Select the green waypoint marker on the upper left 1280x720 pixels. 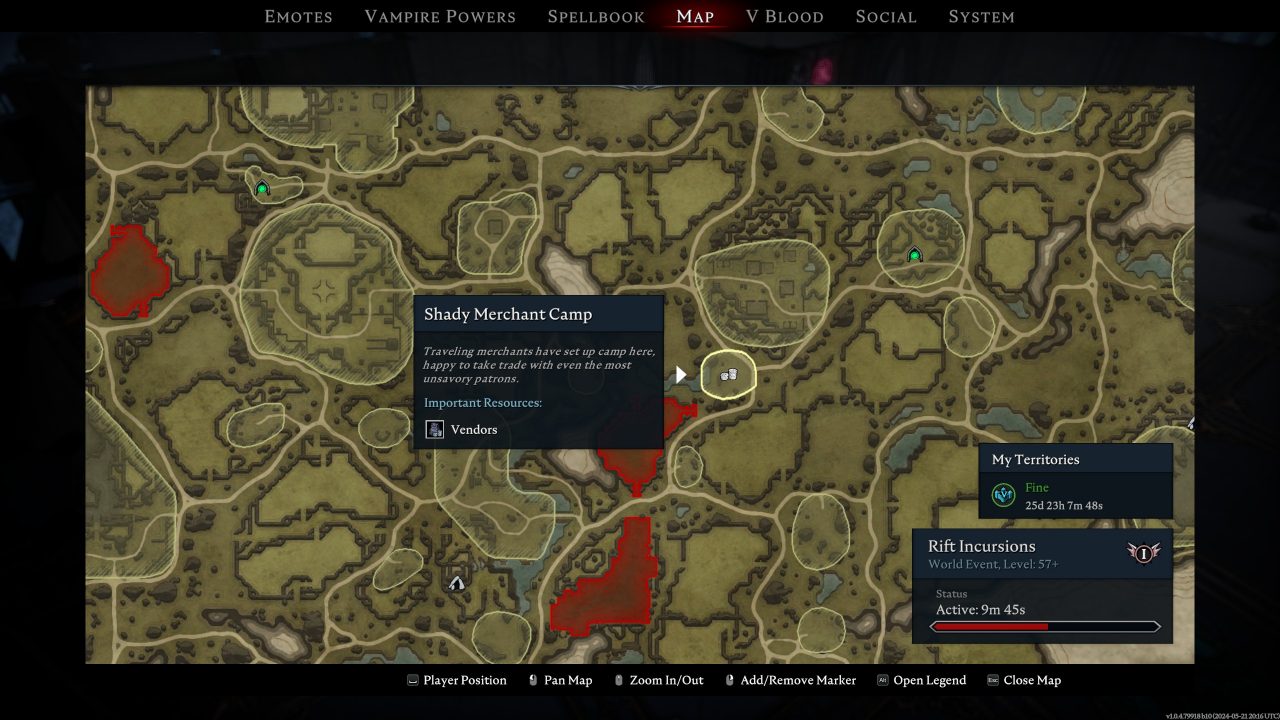coord(261,186)
